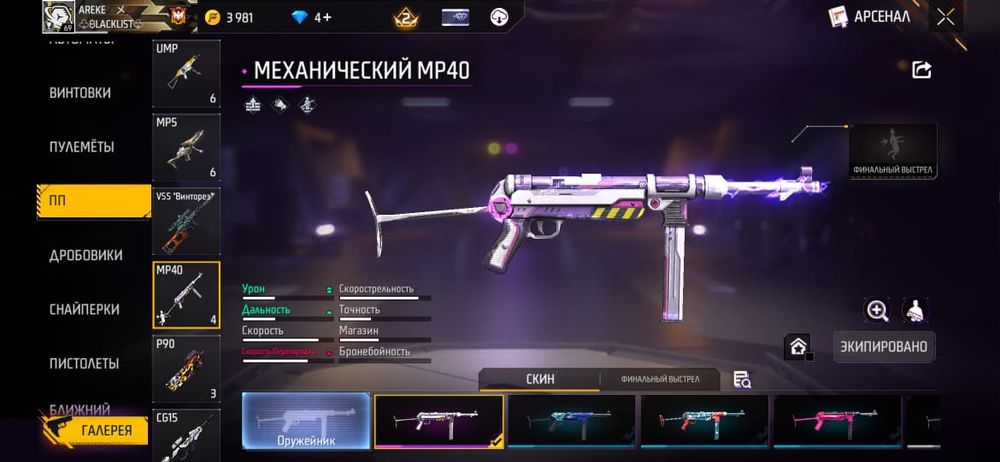Screen dimensions: 1000x462
Task: Close the Arsenal screen
Action: 945,16
